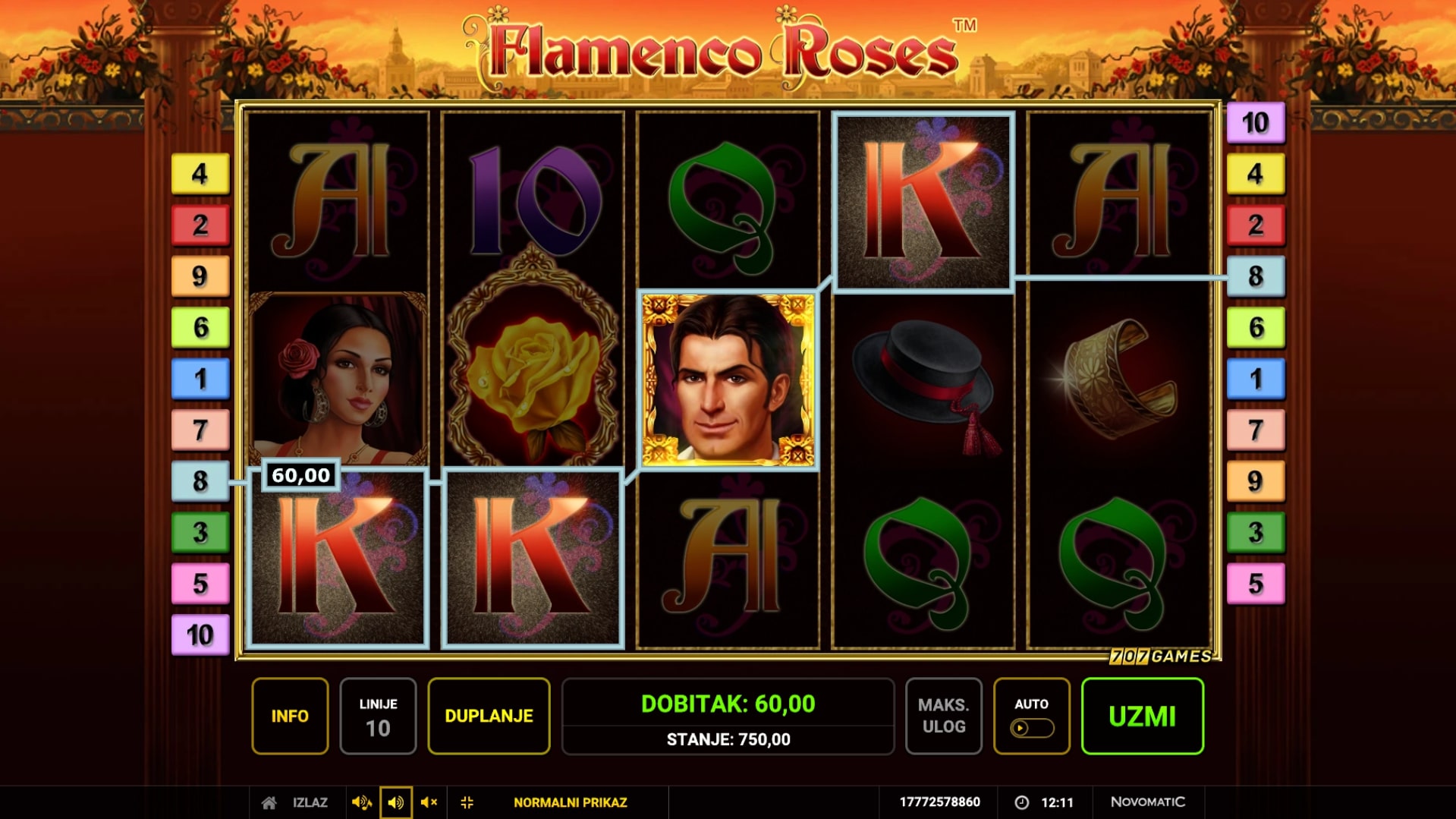The image size is (1456, 819).
Task: Toggle the AUTO spin switch
Action: [x=1031, y=728]
